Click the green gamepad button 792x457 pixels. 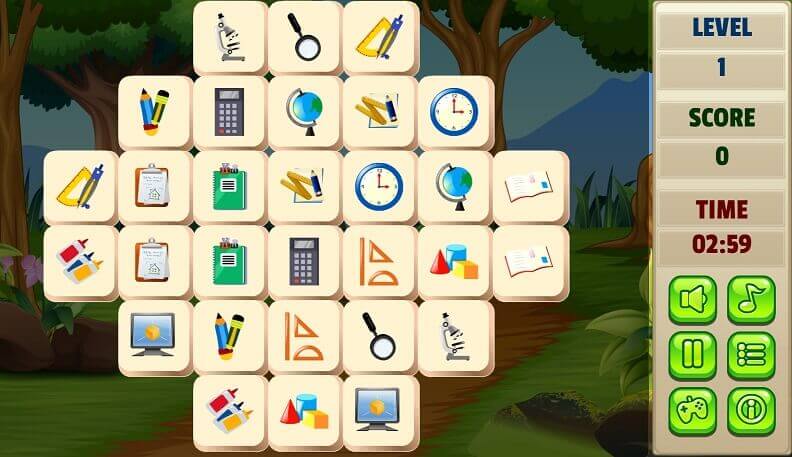click(692, 411)
